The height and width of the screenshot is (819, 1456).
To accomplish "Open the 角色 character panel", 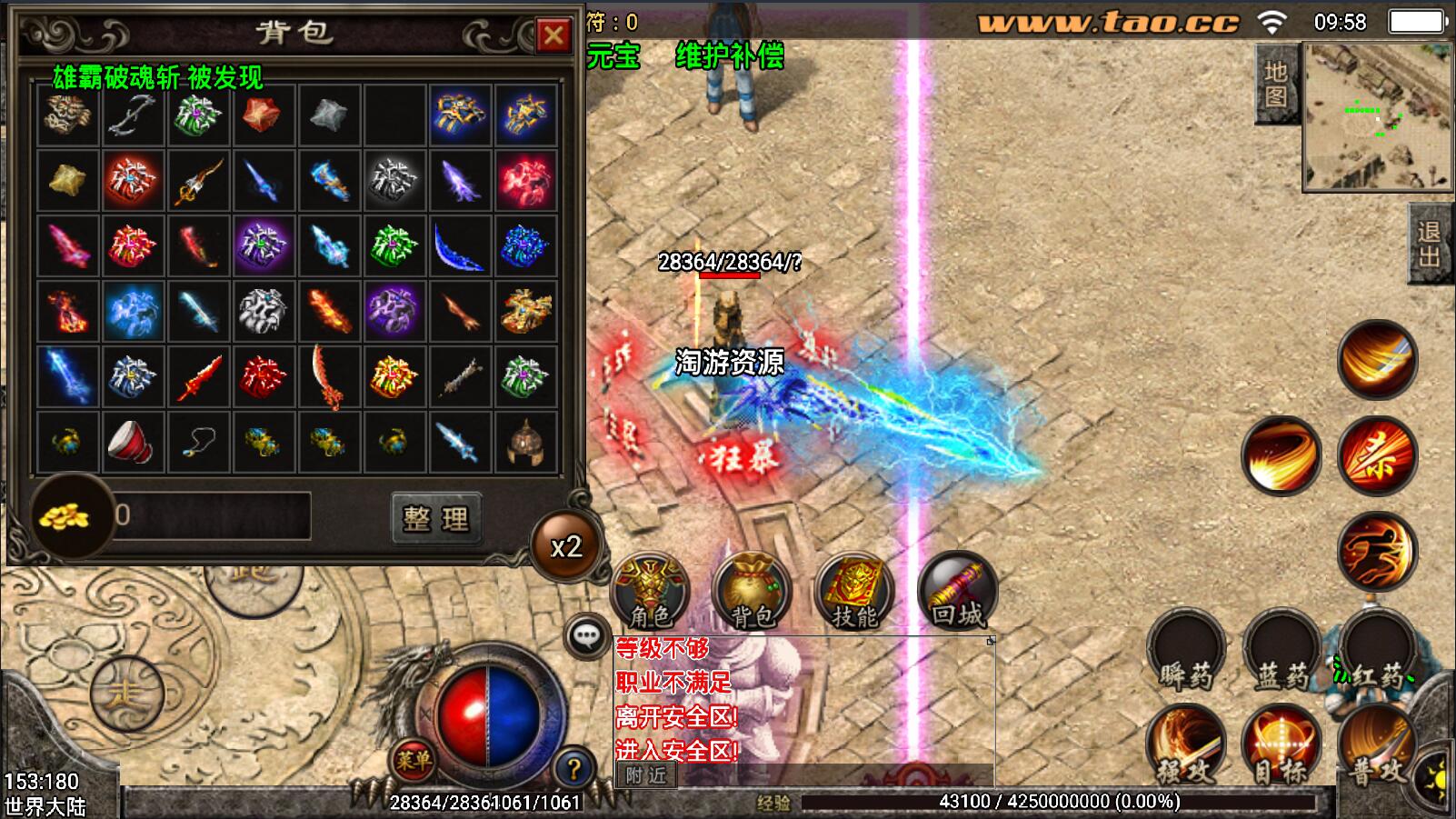I will click(650, 591).
